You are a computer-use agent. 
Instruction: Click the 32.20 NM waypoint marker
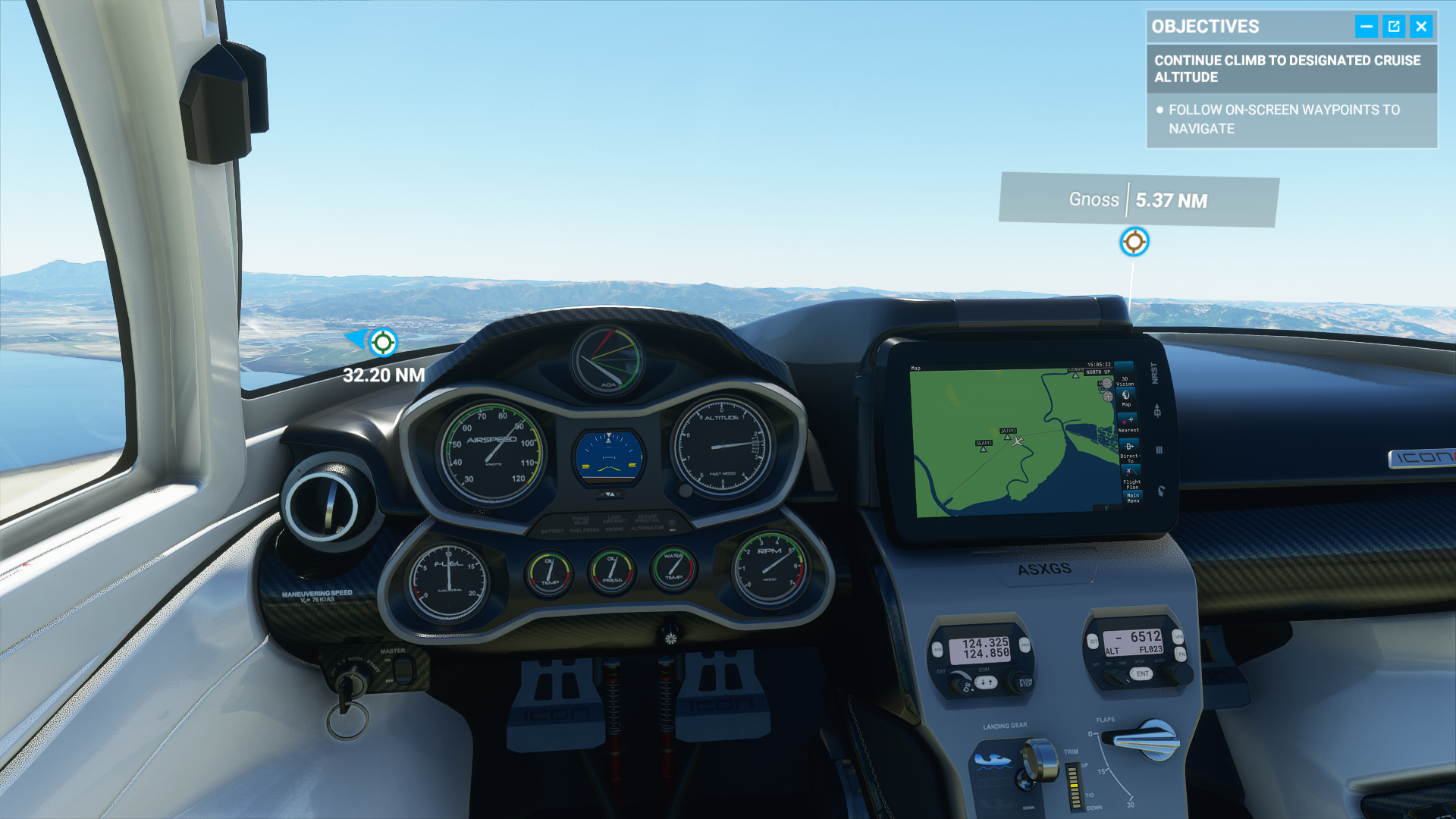click(383, 343)
